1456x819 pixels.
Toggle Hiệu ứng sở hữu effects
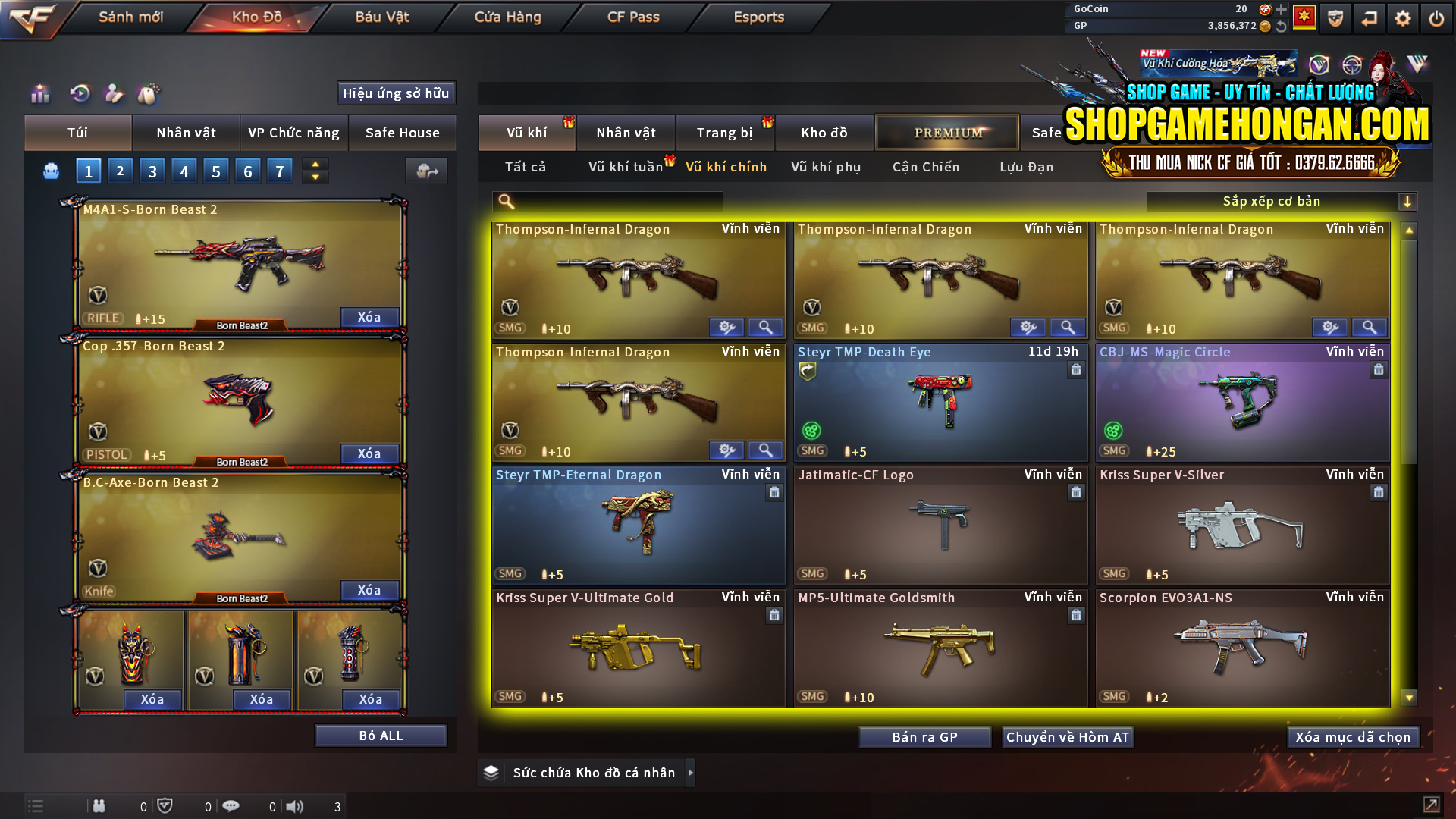(x=396, y=93)
